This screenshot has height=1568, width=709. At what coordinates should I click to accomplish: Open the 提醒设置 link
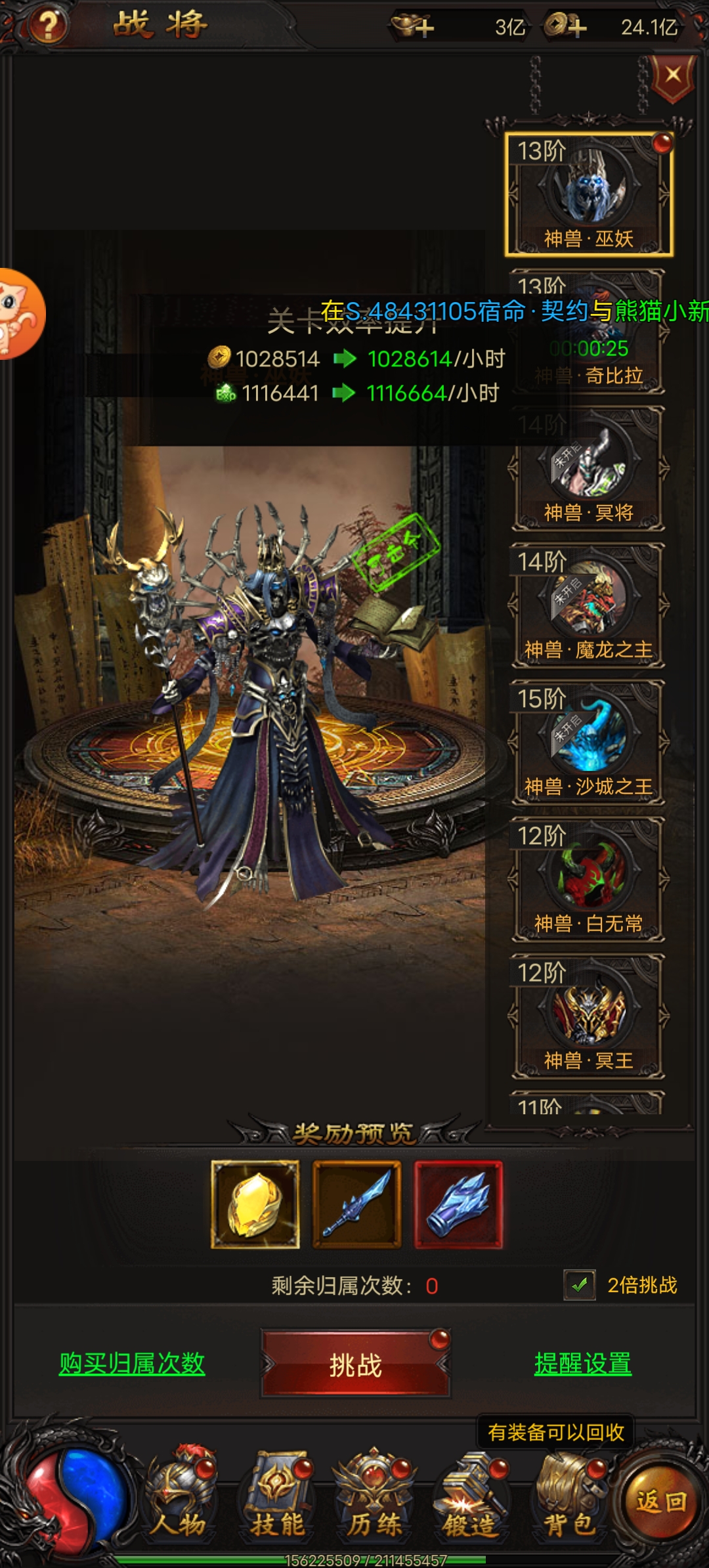pos(583,1364)
